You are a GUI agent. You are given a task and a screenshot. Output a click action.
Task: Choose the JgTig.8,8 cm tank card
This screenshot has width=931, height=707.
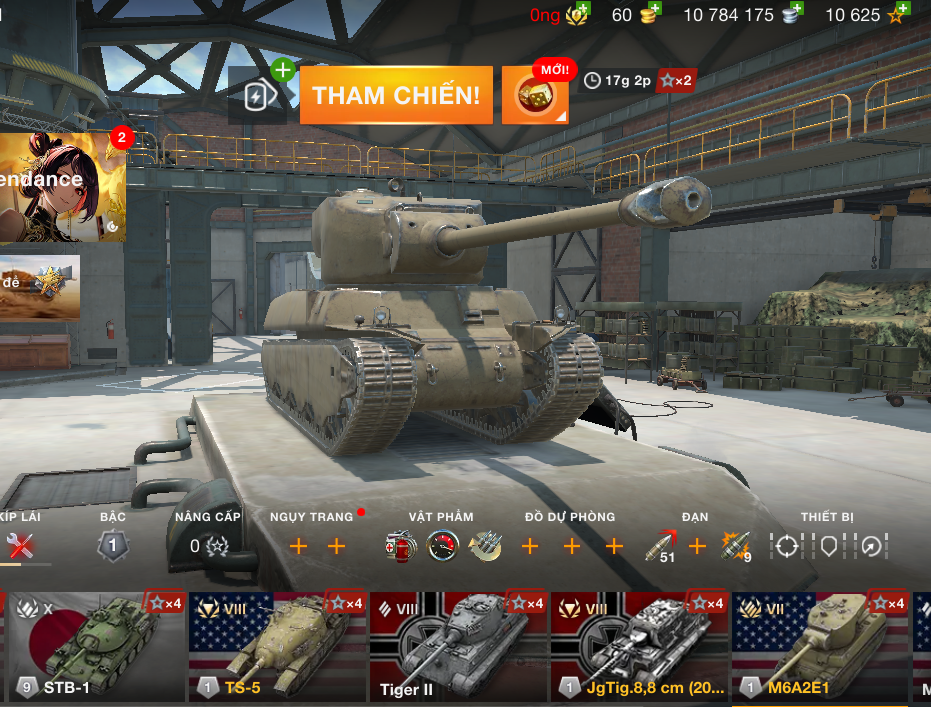638,646
